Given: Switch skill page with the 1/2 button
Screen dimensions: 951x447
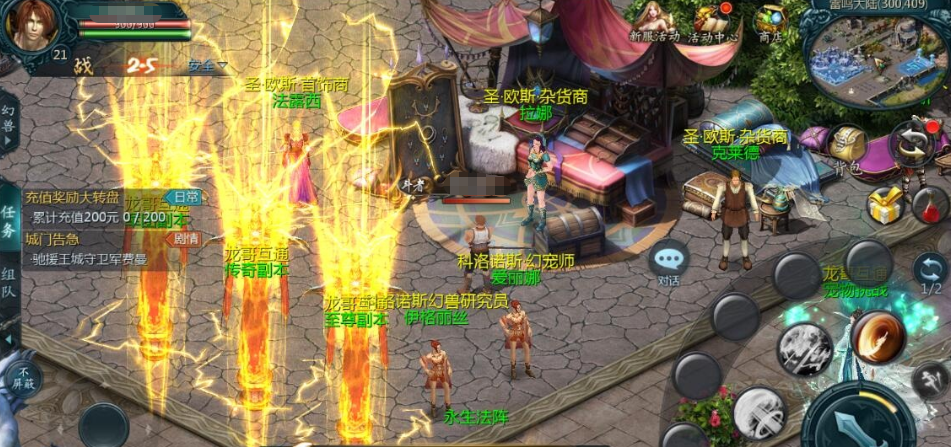Looking at the screenshot, I should tap(930, 271).
